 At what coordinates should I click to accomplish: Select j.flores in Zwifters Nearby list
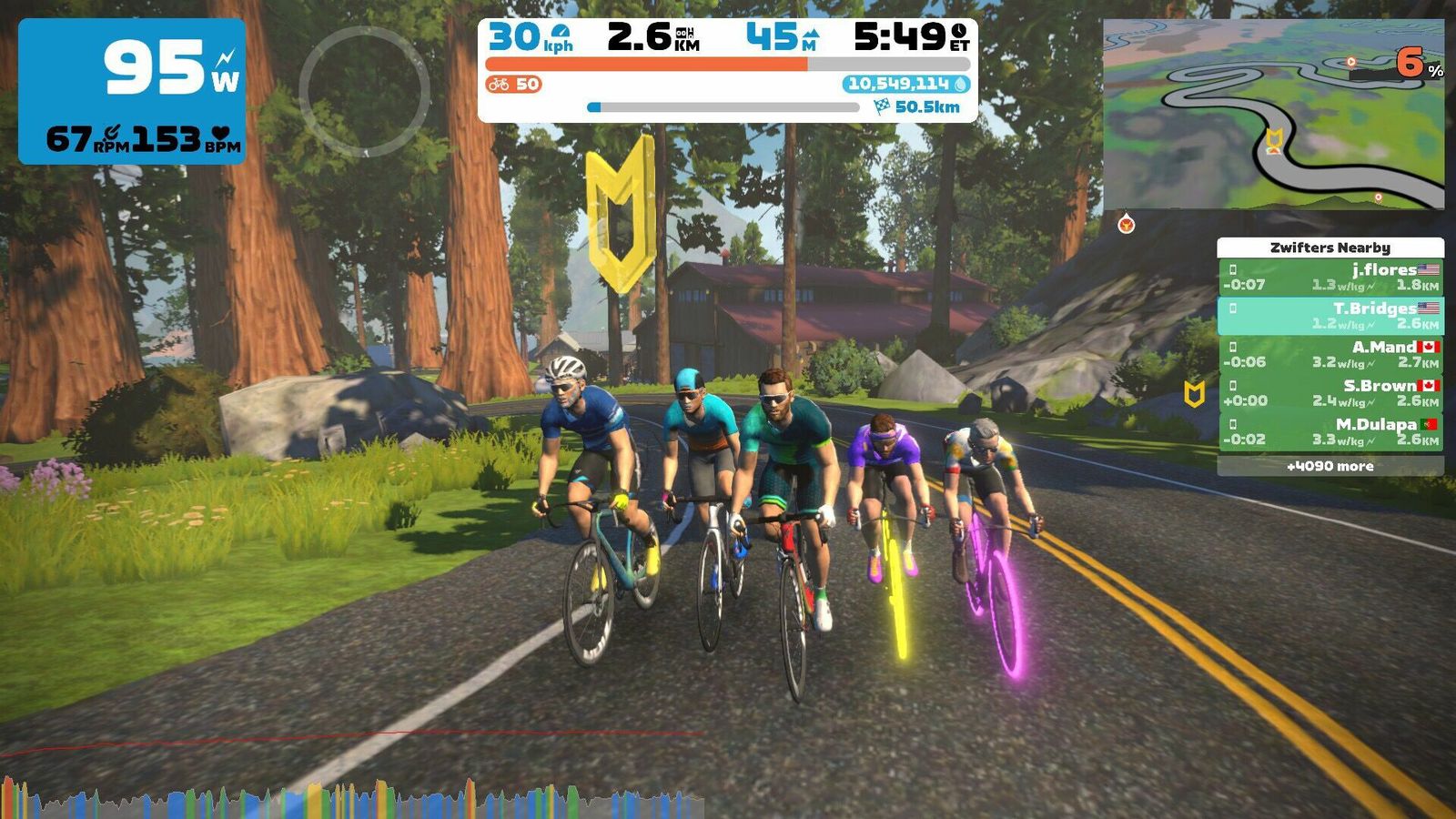(1330, 277)
